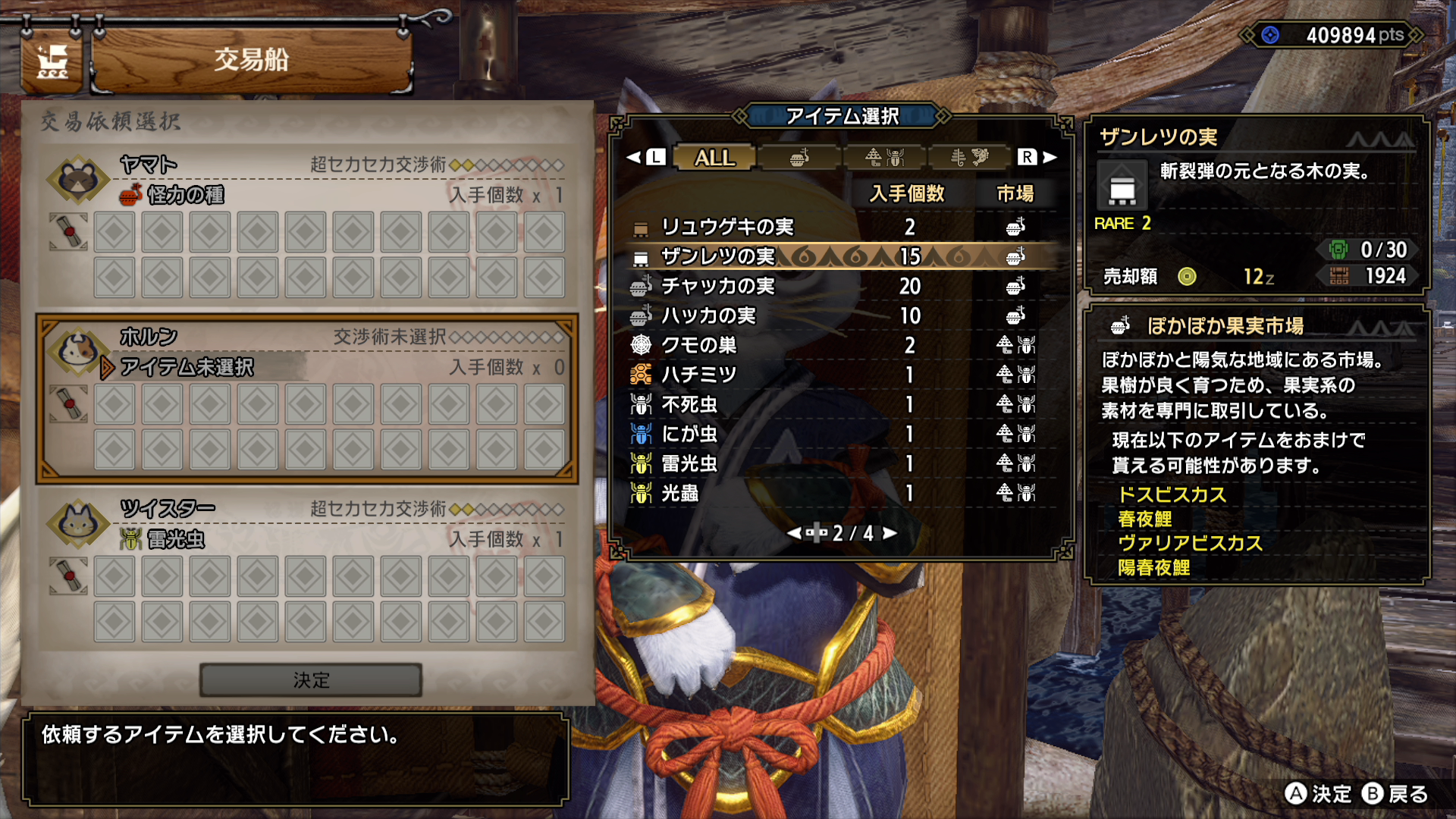Screen dimensions: 1456x819
Task: Select the にが虫 entry
Action: coord(834,434)
